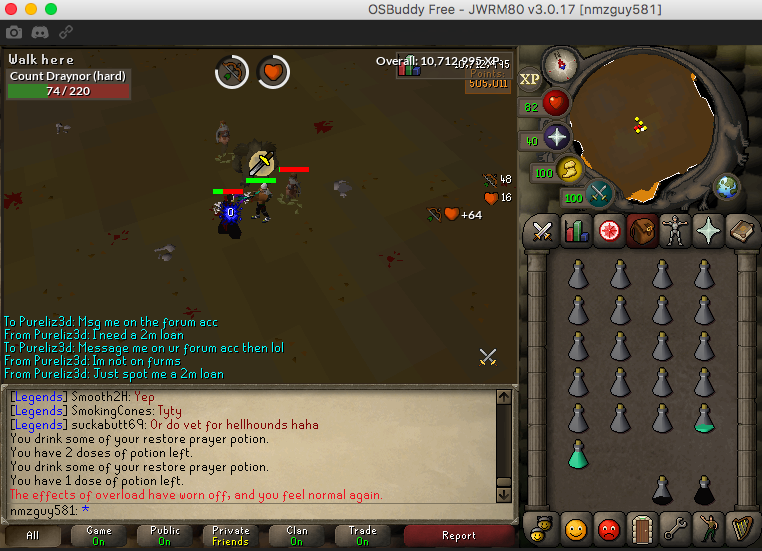Select the Clan chat filter tab

pyautogui.click(x=297, y=536)
